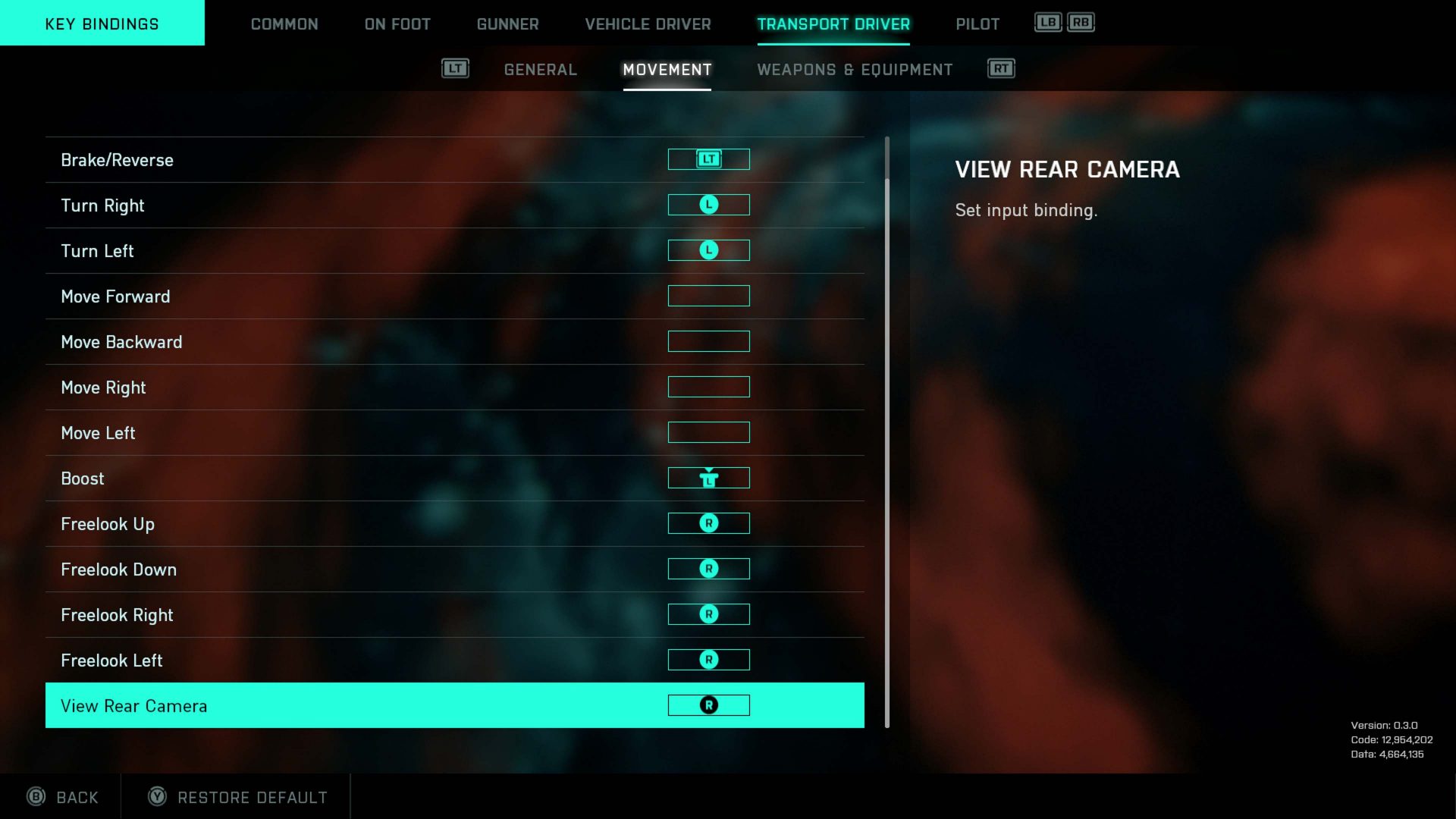1456x819 pixels.
Task: Open the Pilot bindings tab
Action: (x=977, y=24)
